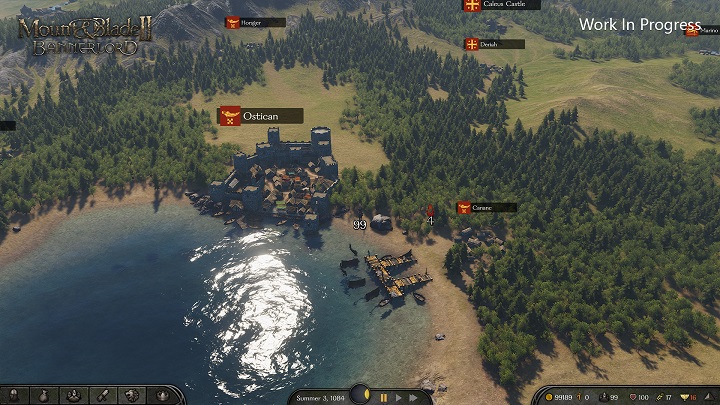Open the kingdom crown icon
720x405 pixels.
tap(160, 396)
